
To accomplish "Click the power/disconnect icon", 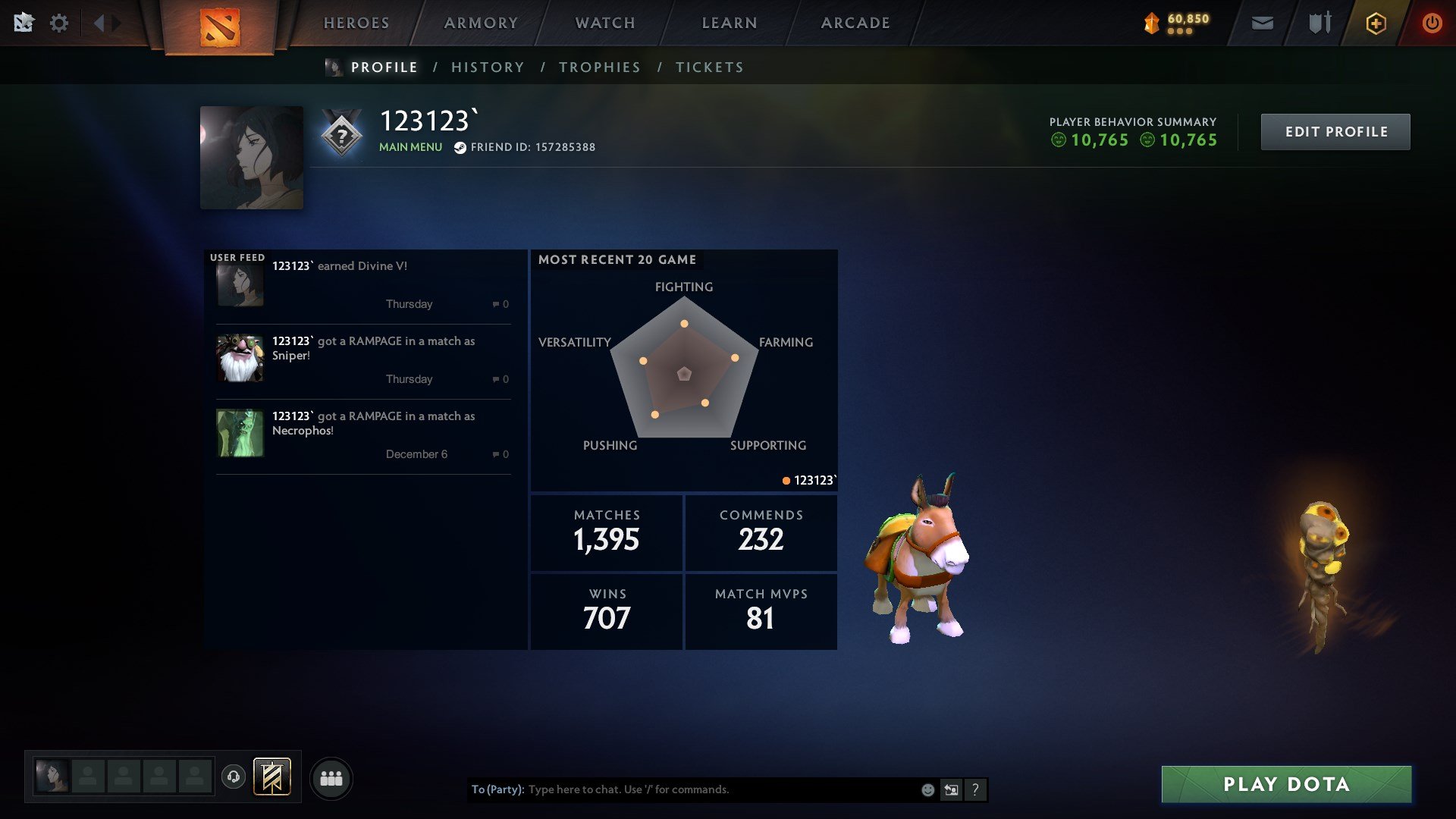I will coord(1432,23).
